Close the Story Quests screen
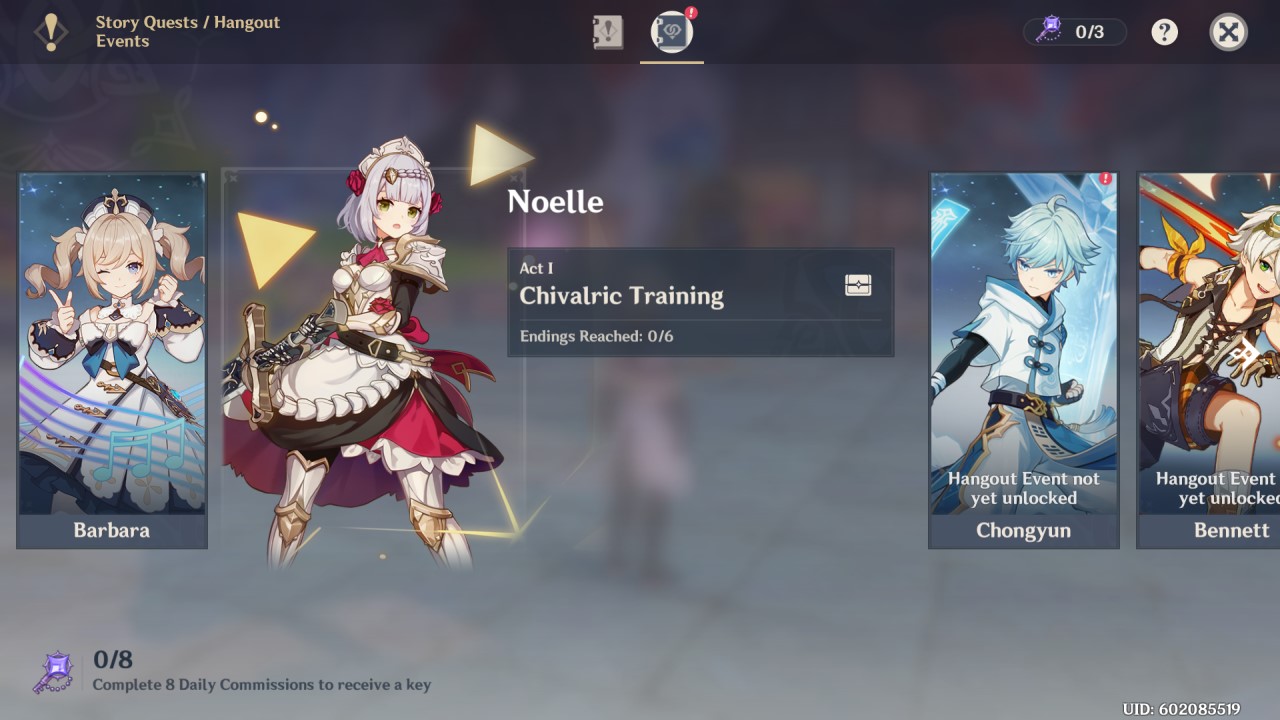 click(1227, 32)
